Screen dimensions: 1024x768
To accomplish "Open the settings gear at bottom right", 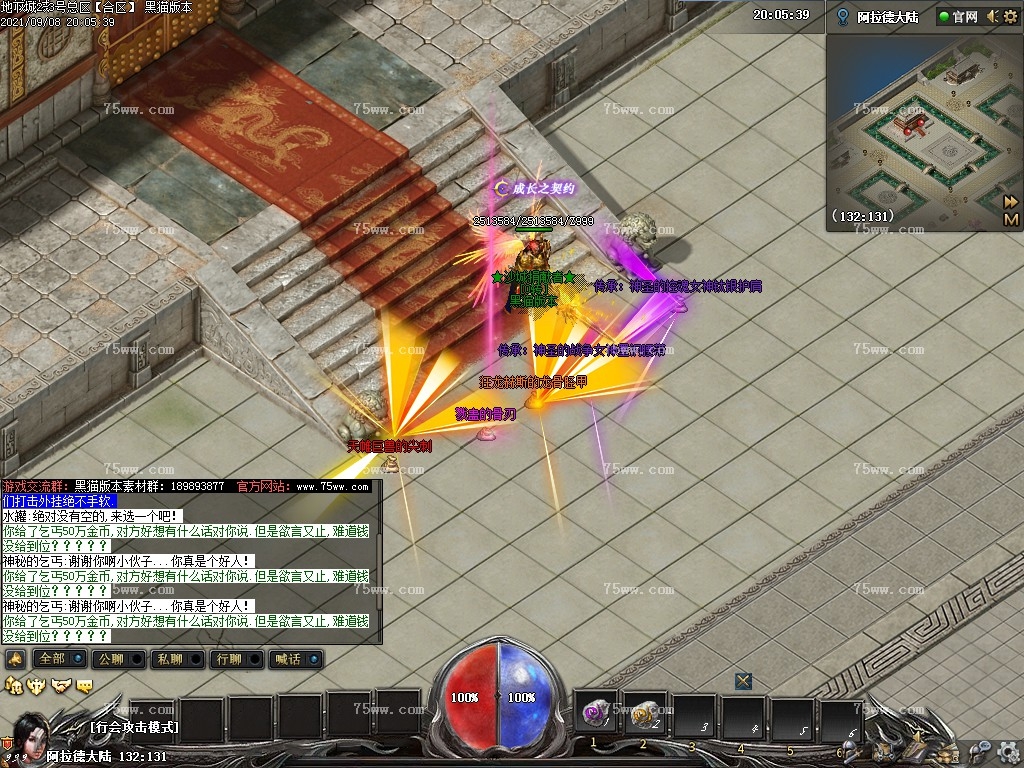I will pos(1008,748).
